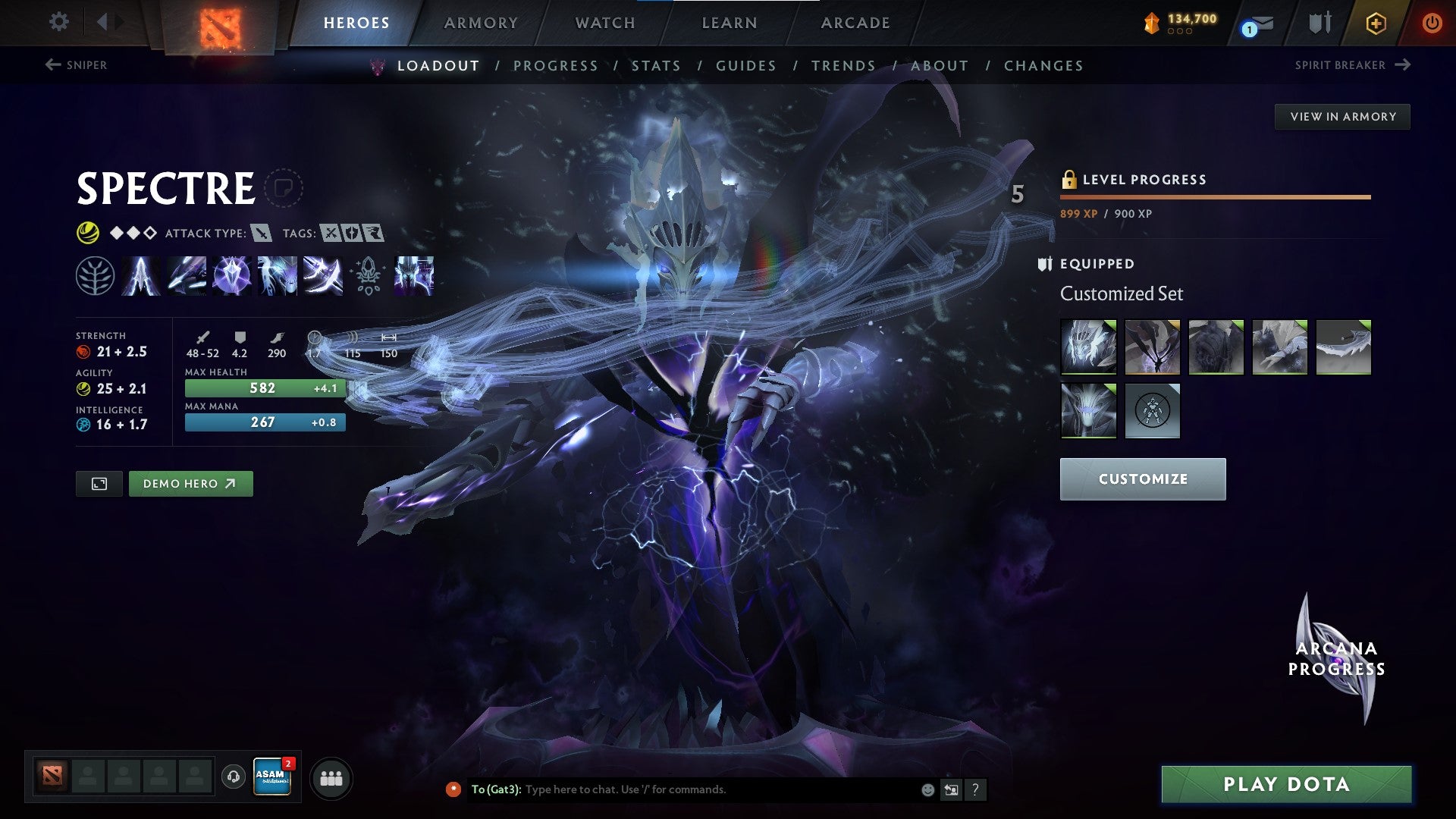Click VIEW IN ARMORY link
This screenshot has height=819, width=1456.
pyautogui.click(x=1343, y=116)
